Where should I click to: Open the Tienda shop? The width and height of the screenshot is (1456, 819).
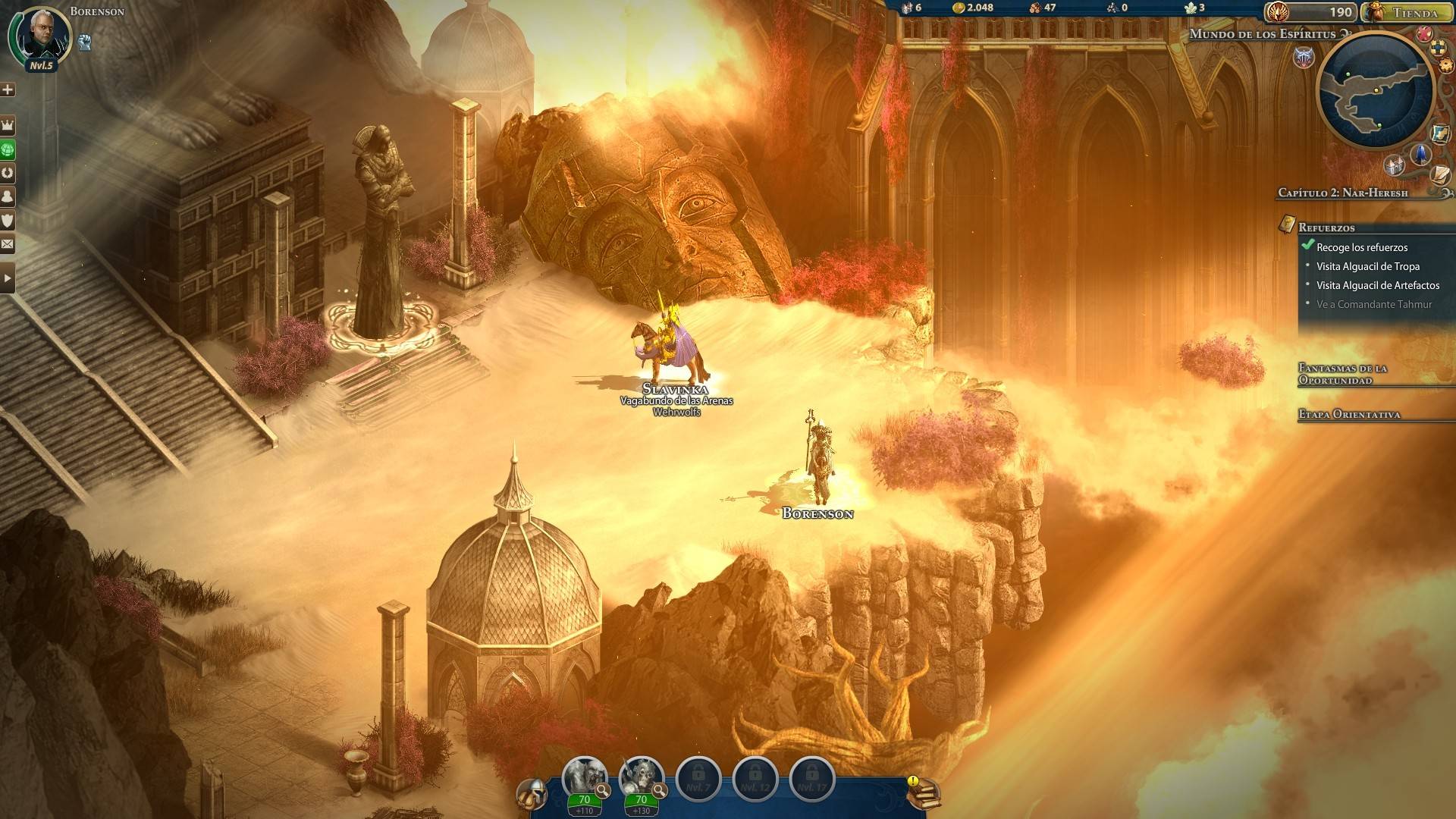1408,12
